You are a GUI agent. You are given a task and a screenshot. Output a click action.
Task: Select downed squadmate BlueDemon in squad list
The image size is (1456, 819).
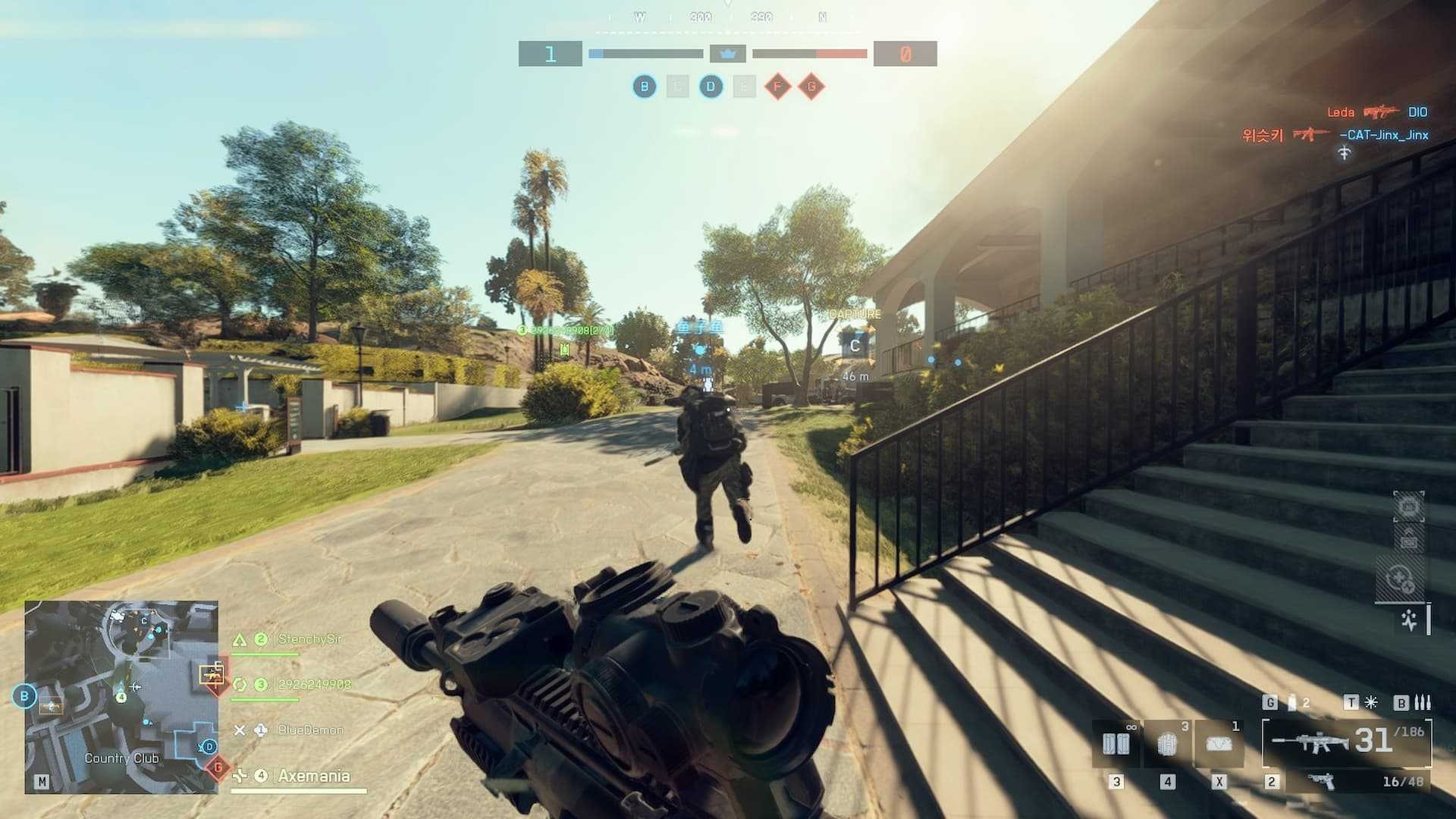[x=310, y=730]
